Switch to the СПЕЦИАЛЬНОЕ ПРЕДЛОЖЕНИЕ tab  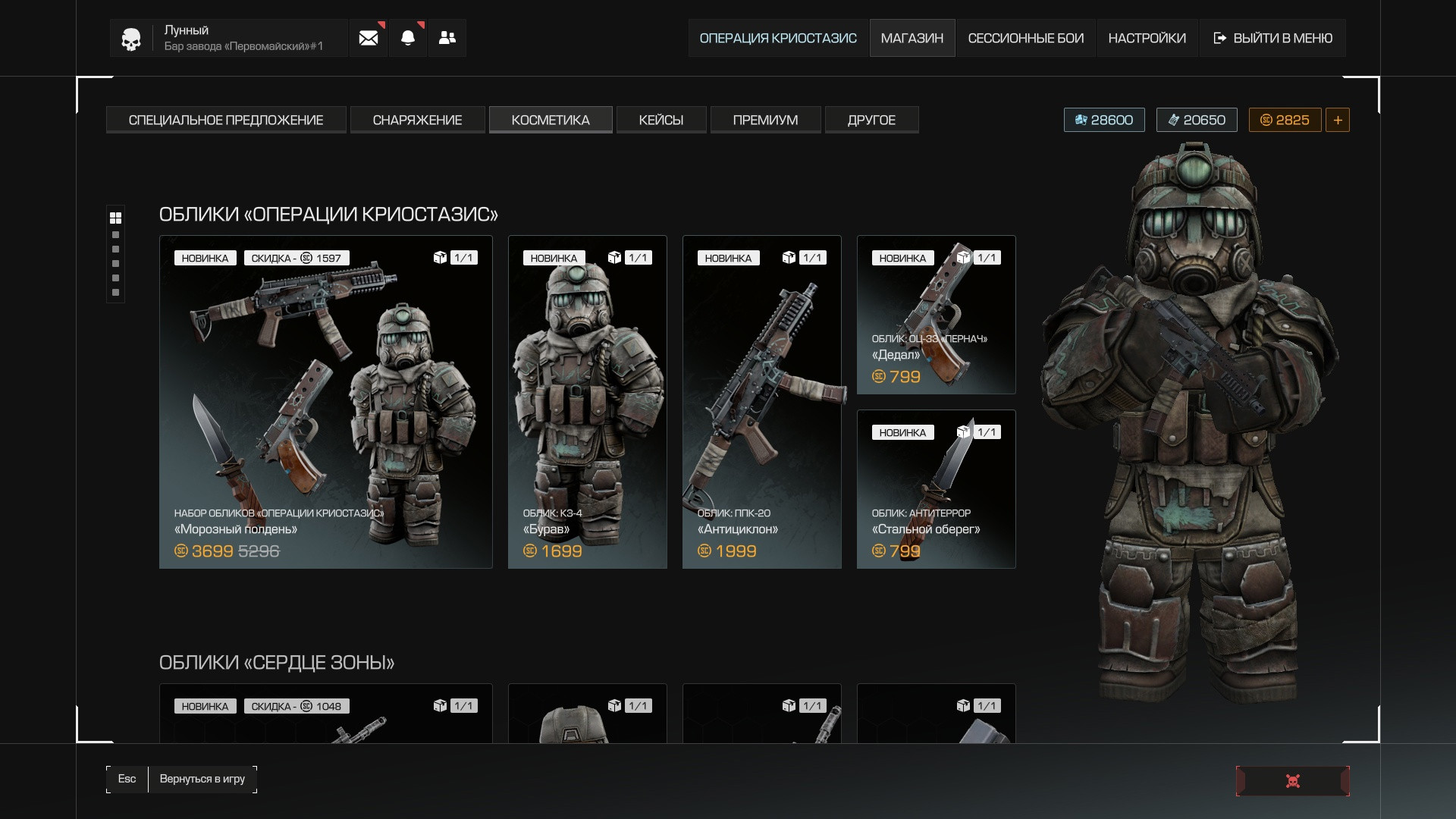[x=226, y=120]
